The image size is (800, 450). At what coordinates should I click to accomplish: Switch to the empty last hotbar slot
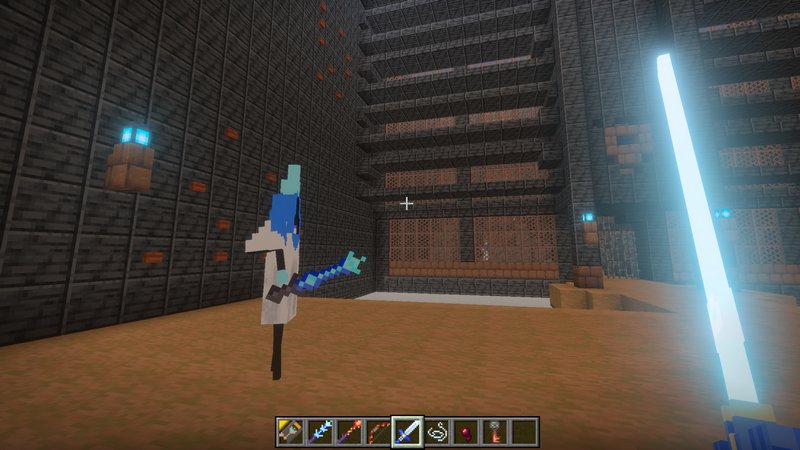coord(523,432)
